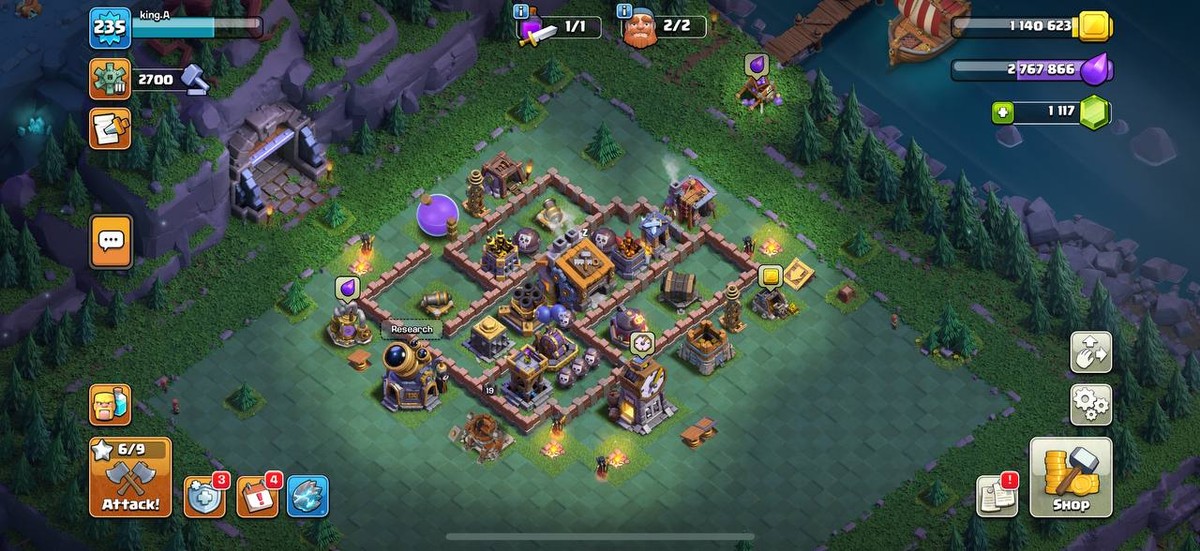Open the chat speech bubble panel
The height and width of the screenshot is (551, 1200).
[110, 241]
